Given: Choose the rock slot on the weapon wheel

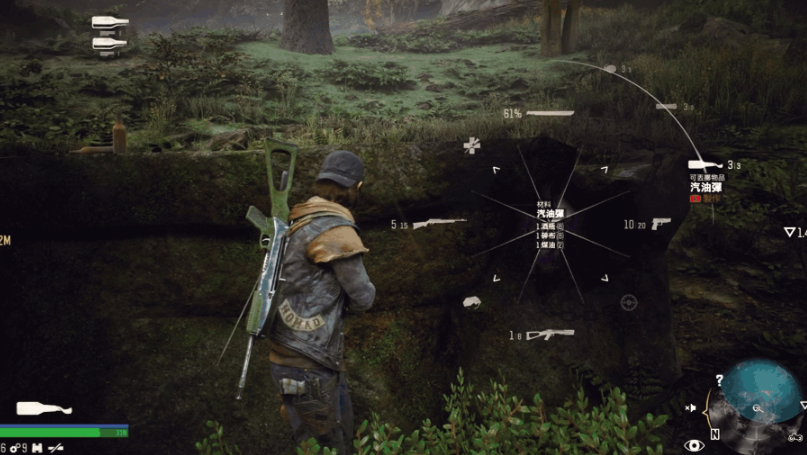Looking at the screenshot, I should click(472, 301).
